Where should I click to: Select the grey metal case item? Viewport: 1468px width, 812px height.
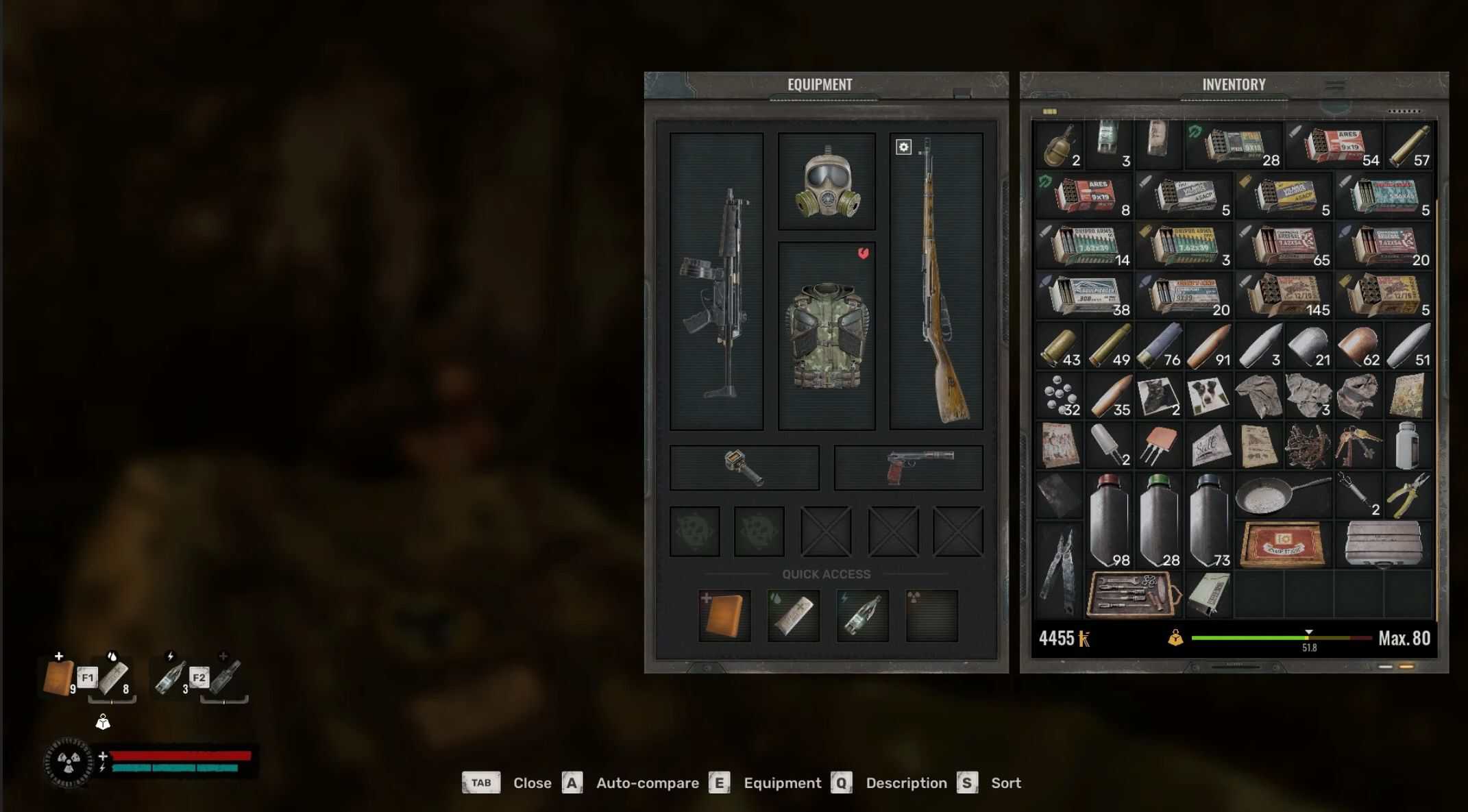[x=1383, y=545]
